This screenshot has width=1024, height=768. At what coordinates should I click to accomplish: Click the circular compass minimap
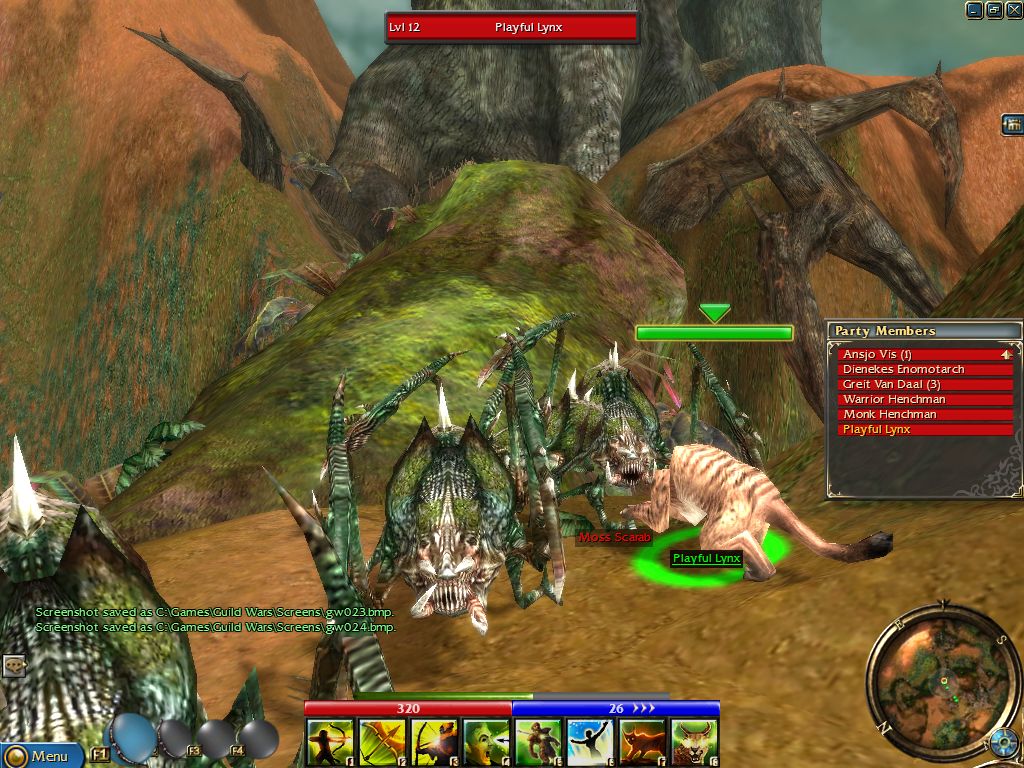(x=943, y=683)
